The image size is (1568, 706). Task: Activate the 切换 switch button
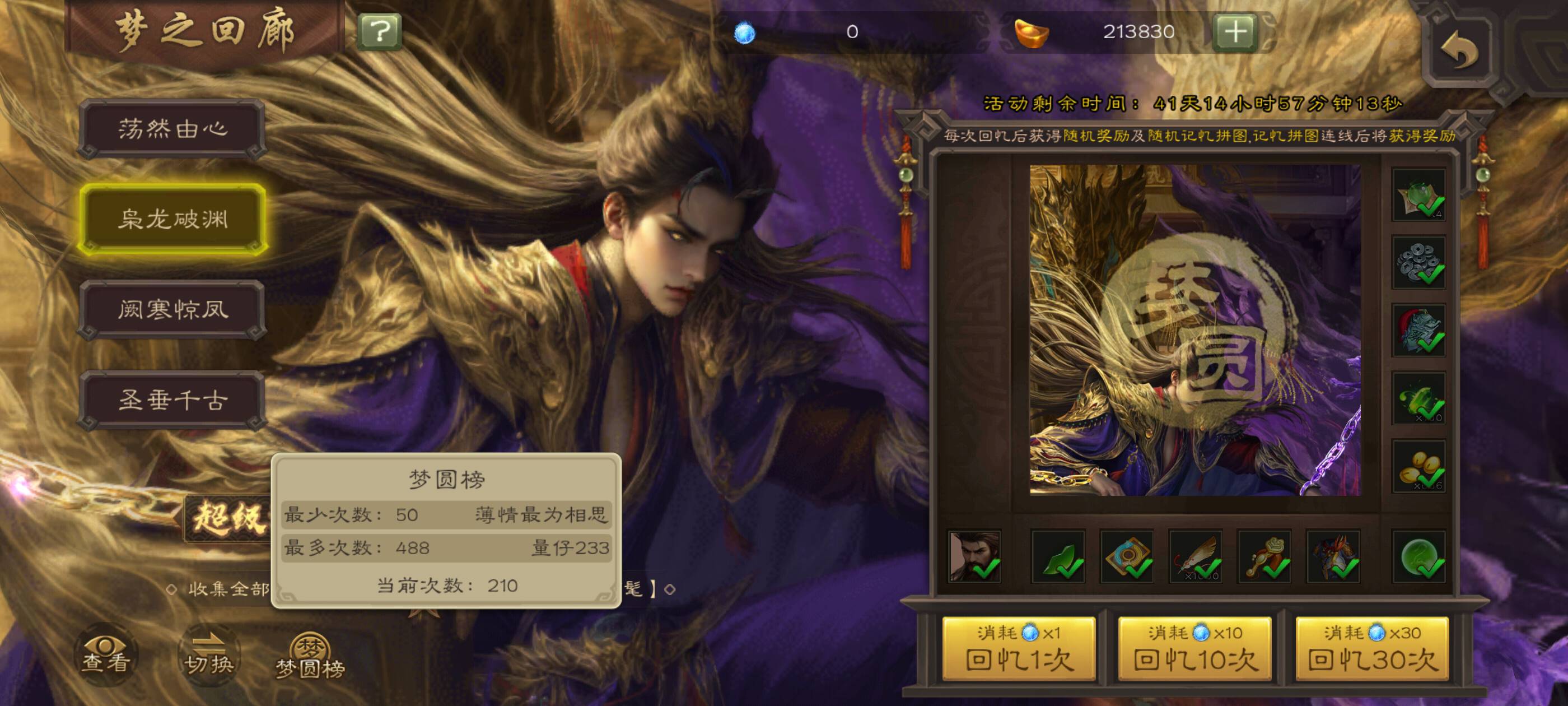tap(209, 655)
